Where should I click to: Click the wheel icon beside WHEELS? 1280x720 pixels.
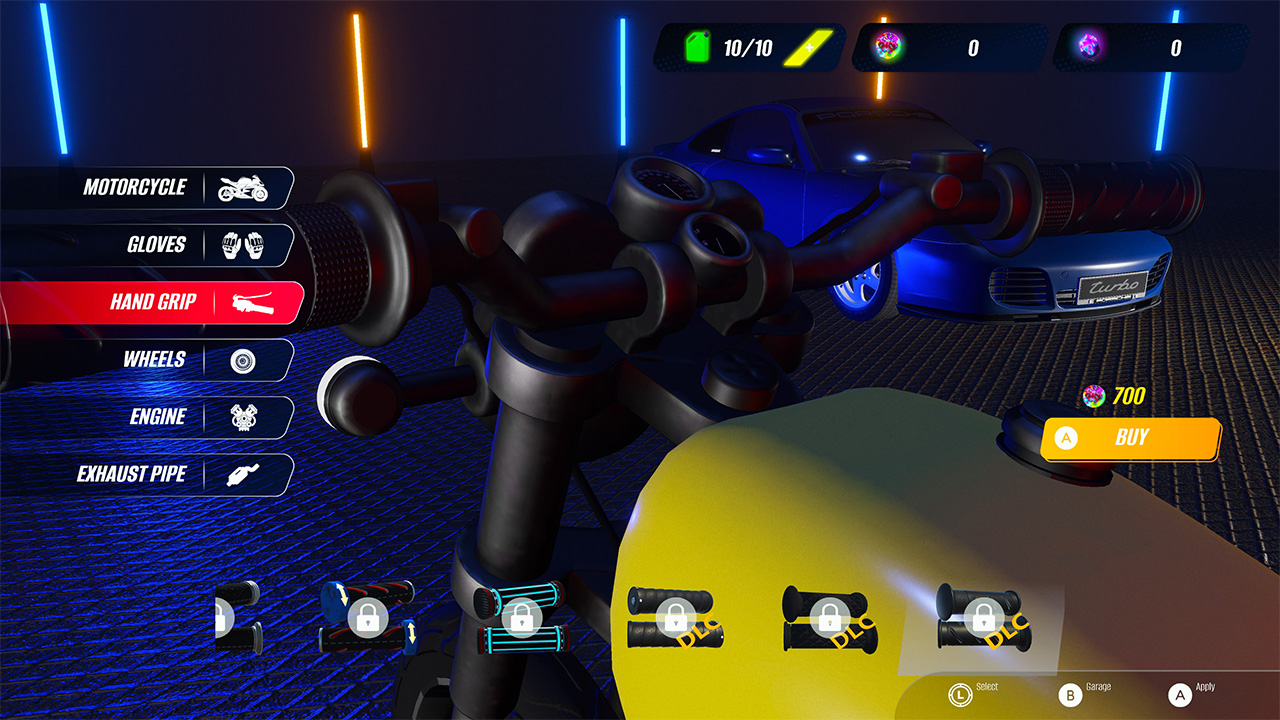pos(244,359)
